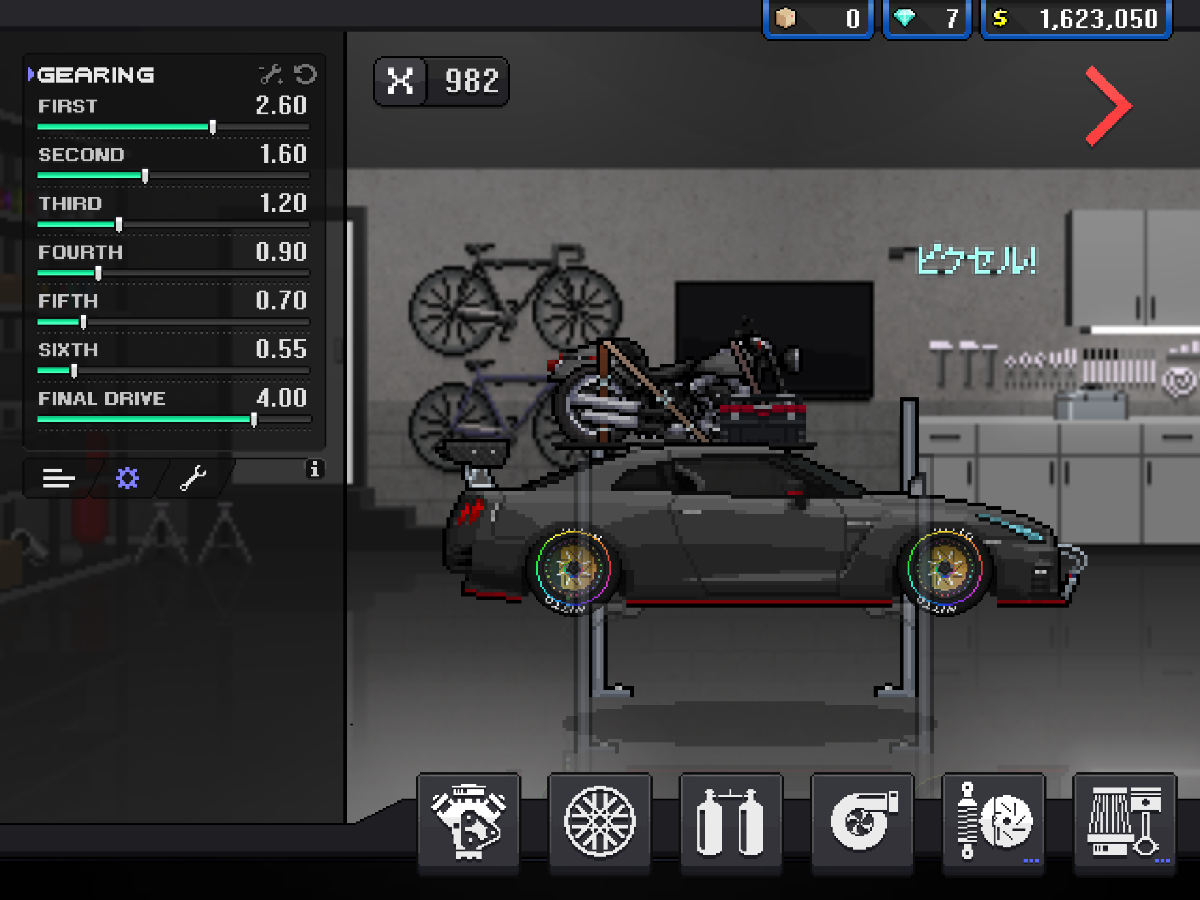Image resolution: width=1200 pixels, height=900 pixels.
Task: Click the diamond currency counter
Action: (927, 19)
